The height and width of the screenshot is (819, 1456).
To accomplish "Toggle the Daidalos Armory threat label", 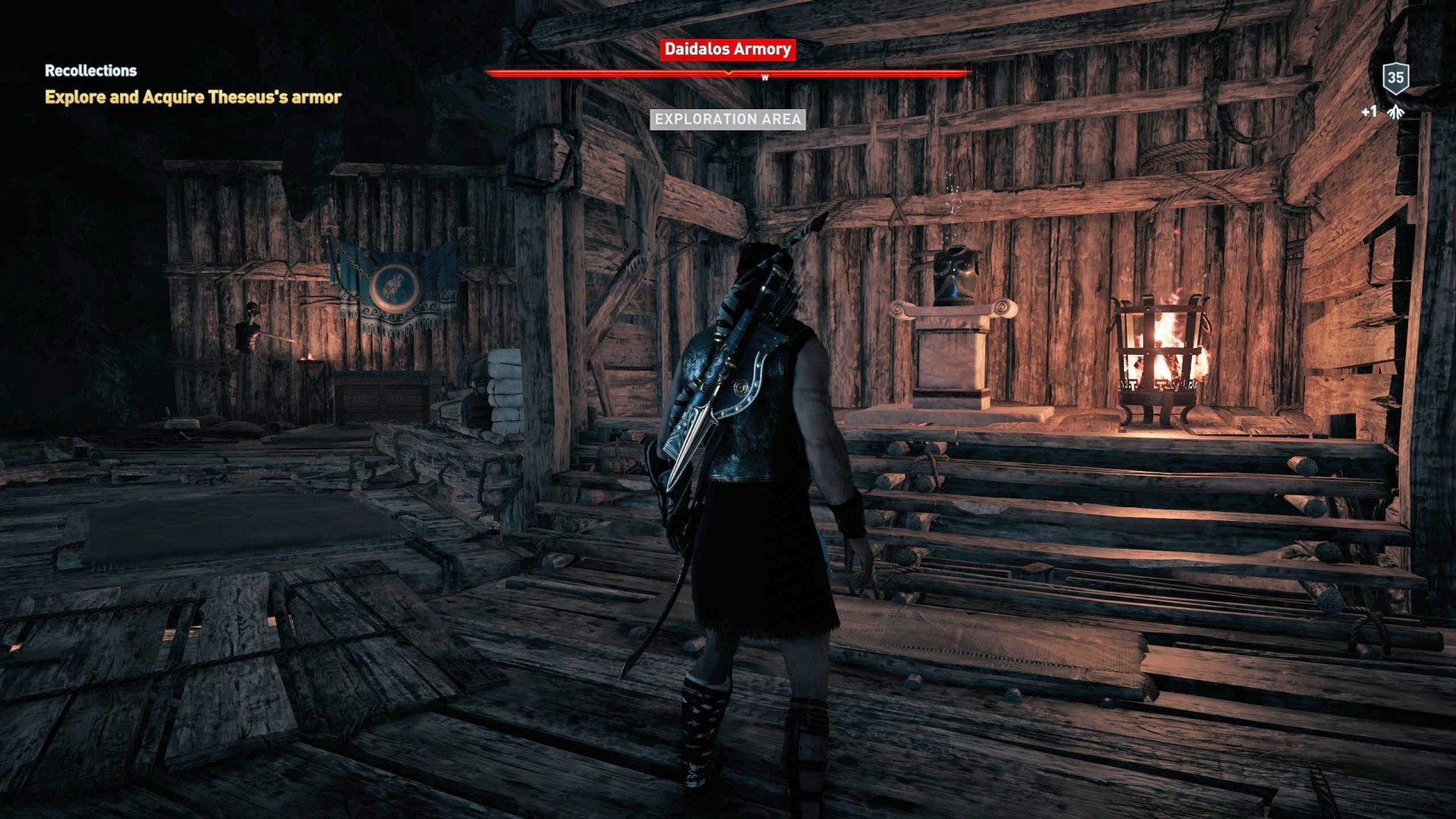I will click(x=726, y=51).
